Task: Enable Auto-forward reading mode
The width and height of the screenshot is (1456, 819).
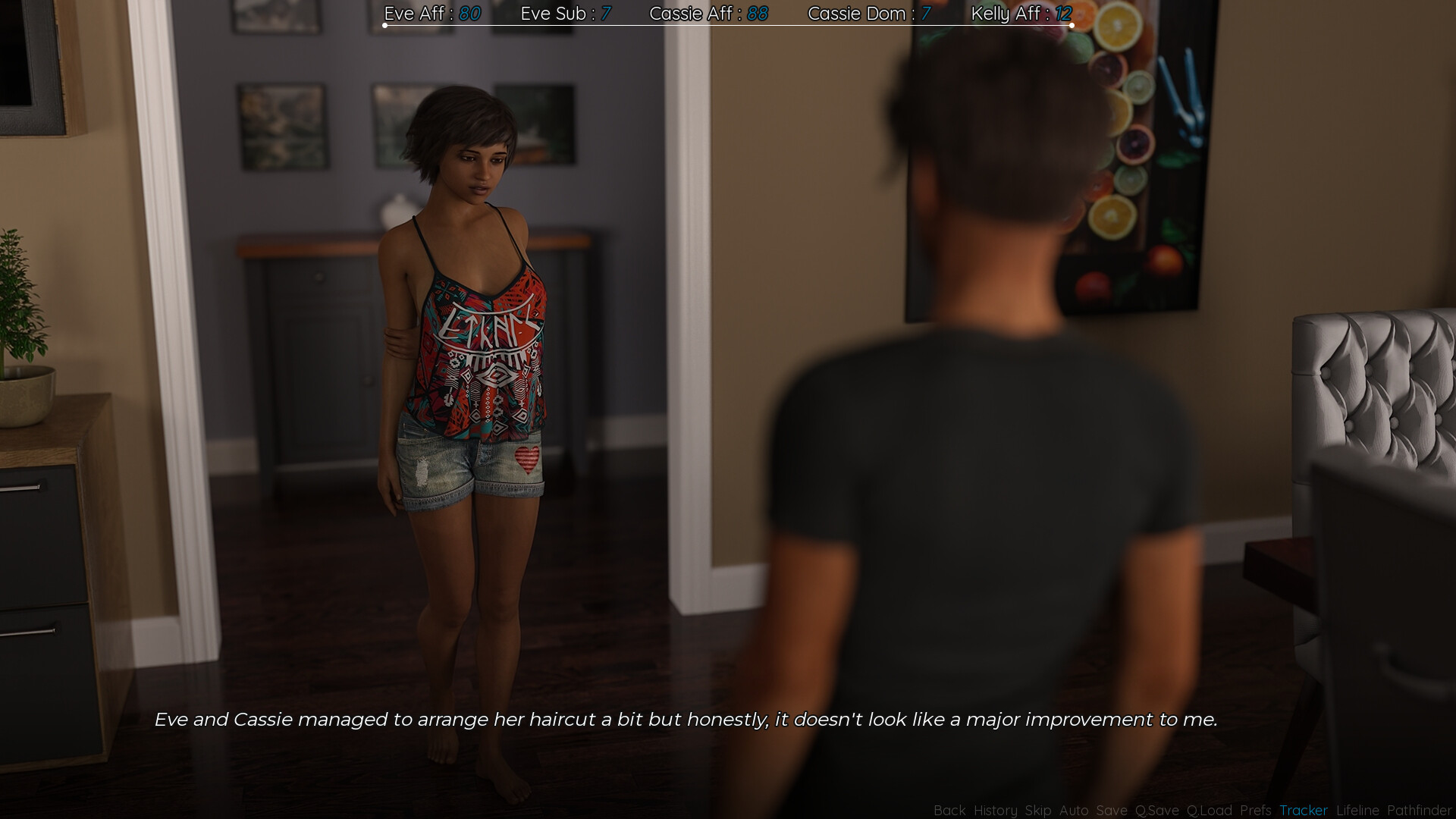Action: (1073, 811)
